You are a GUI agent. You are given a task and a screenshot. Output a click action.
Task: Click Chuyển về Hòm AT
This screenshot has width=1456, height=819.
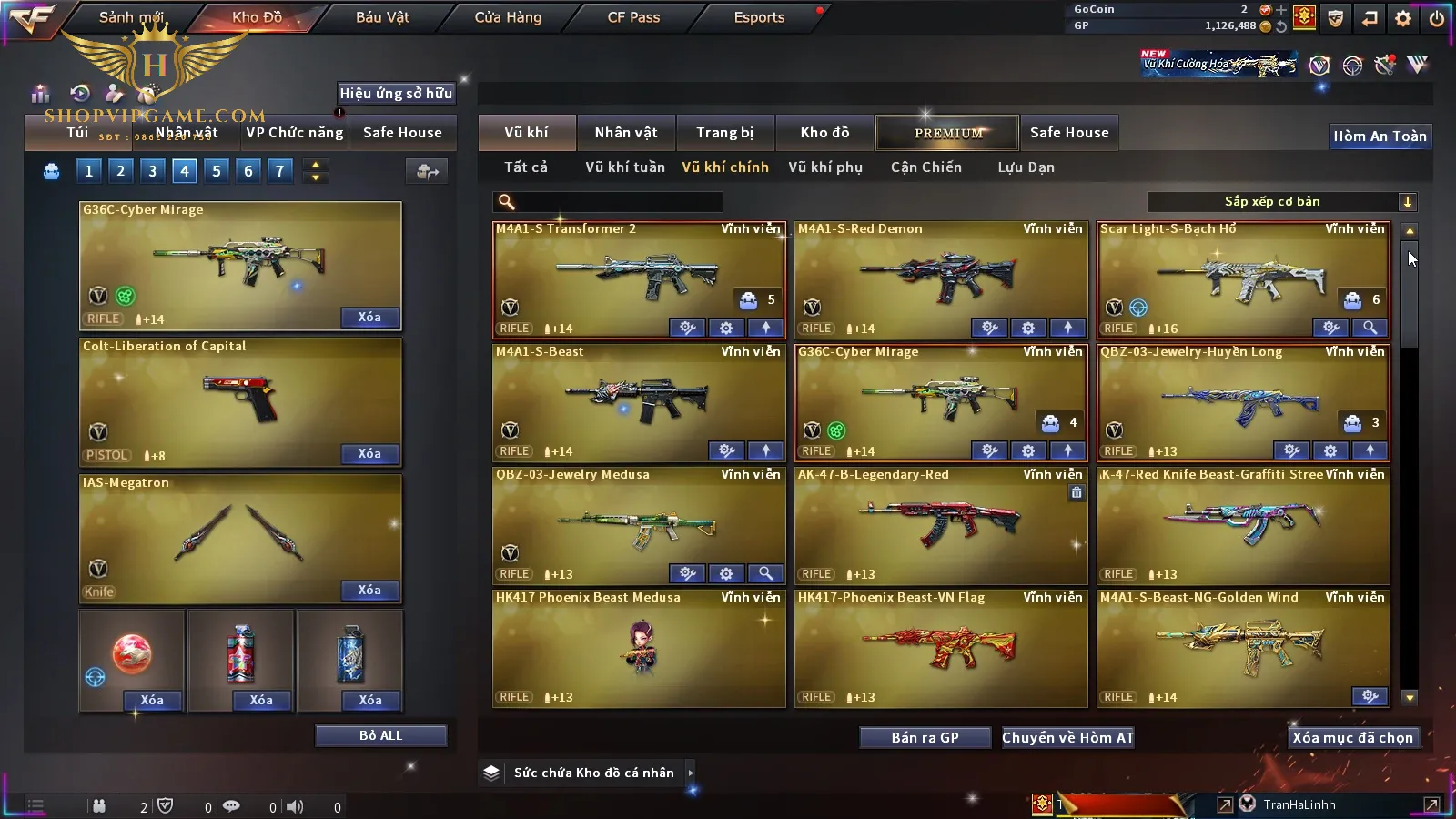click(1067, 738)
